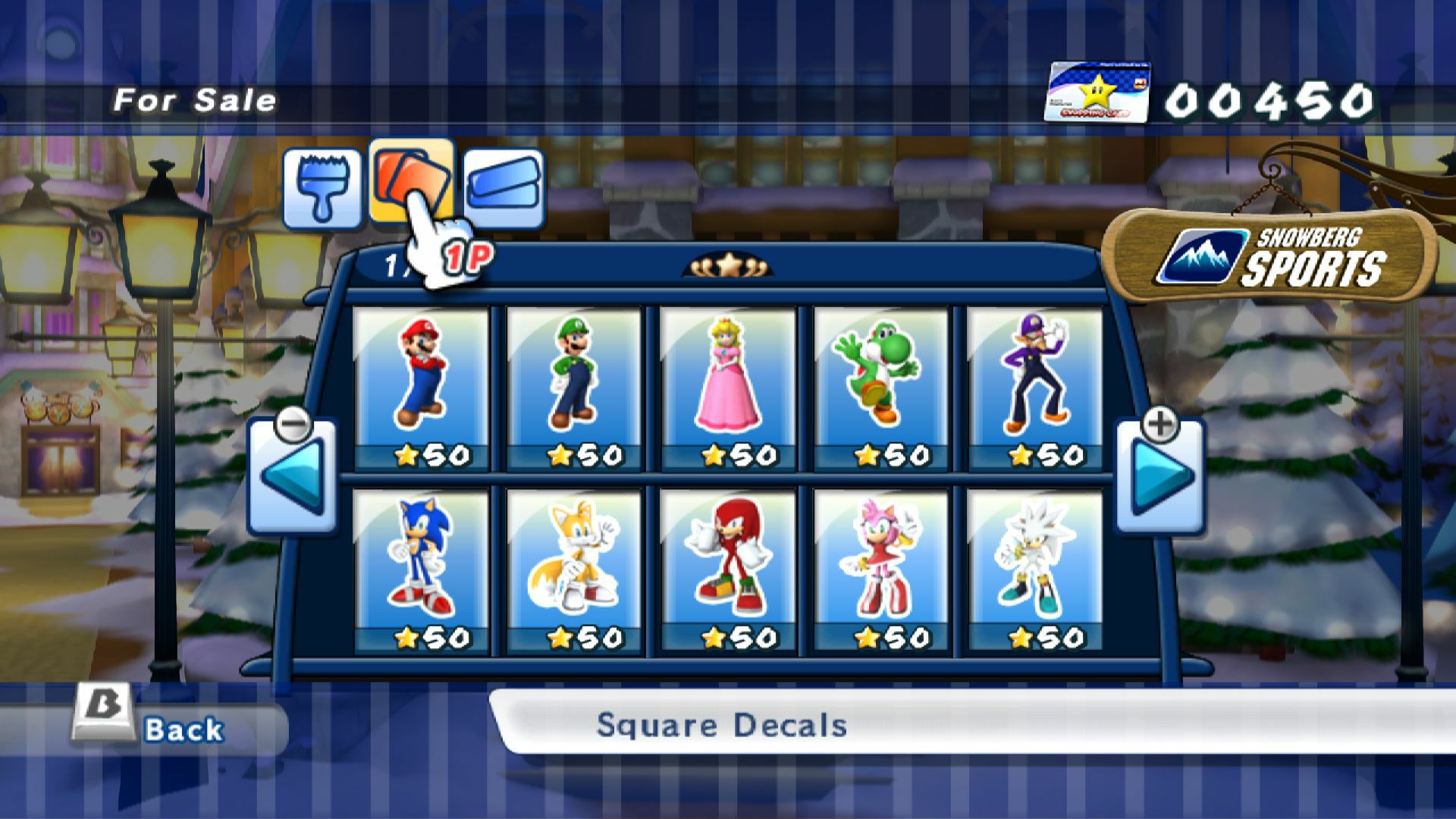
Task: Expand the star ranking crest above the shelf
Action: (x=729, y=265)
